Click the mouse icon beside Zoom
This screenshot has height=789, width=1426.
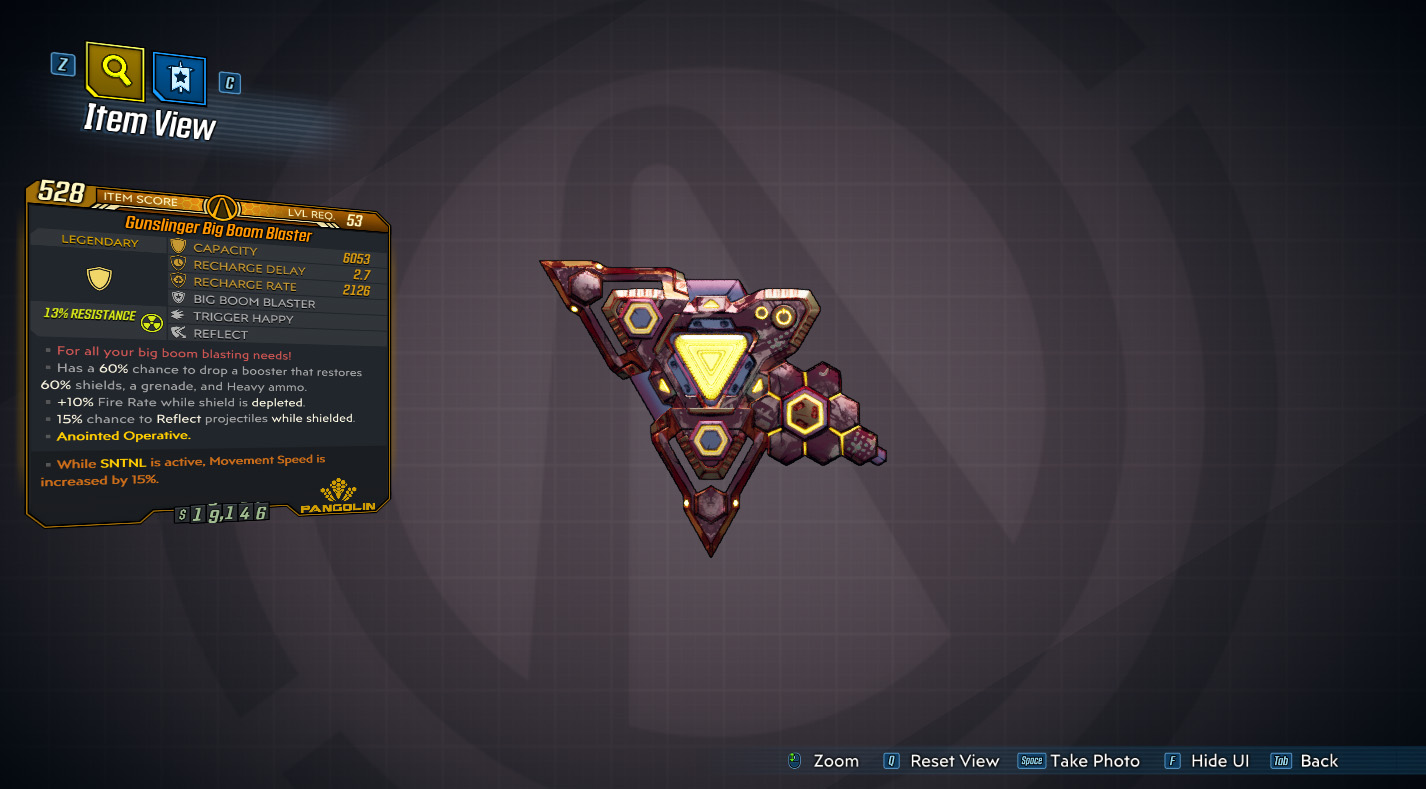795,760
